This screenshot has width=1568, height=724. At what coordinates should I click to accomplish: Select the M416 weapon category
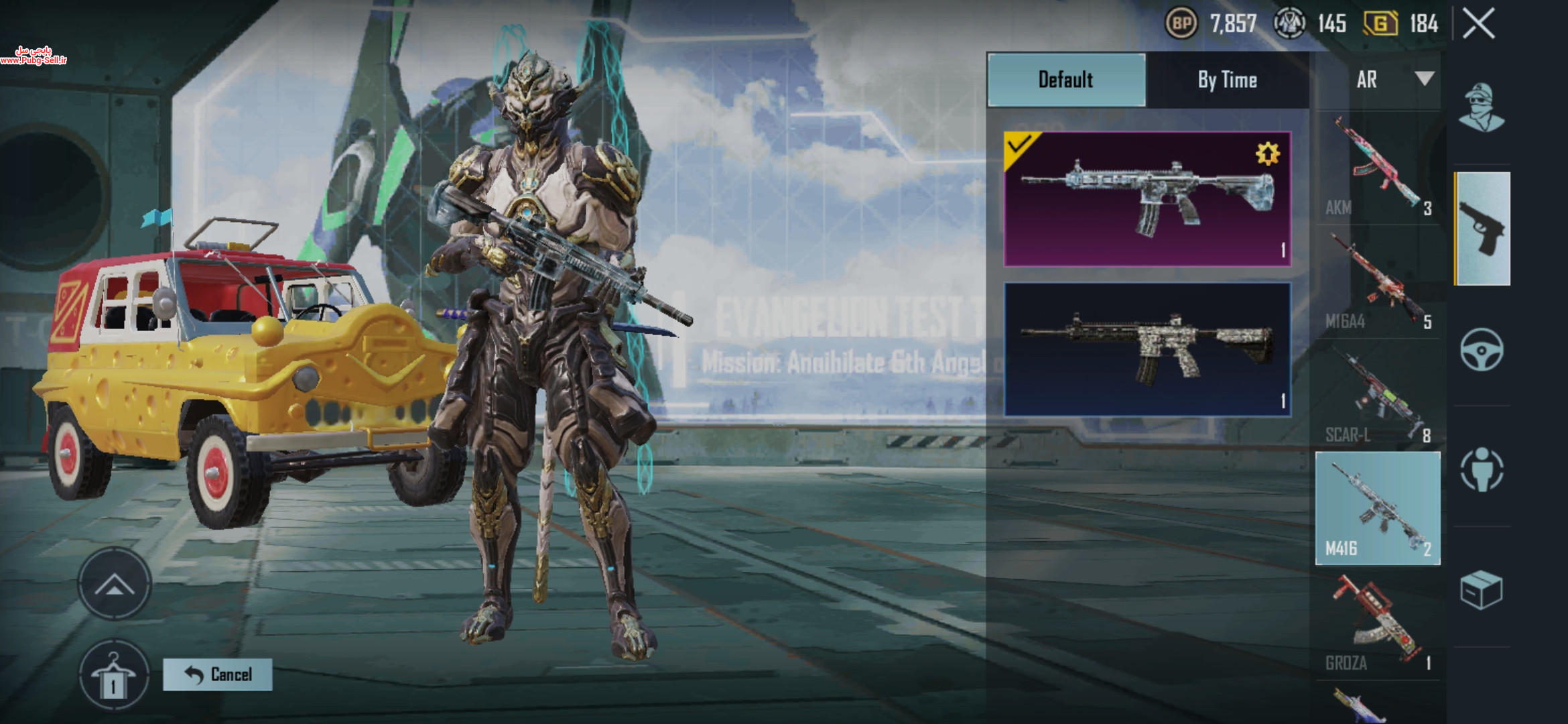point(1377,509)
